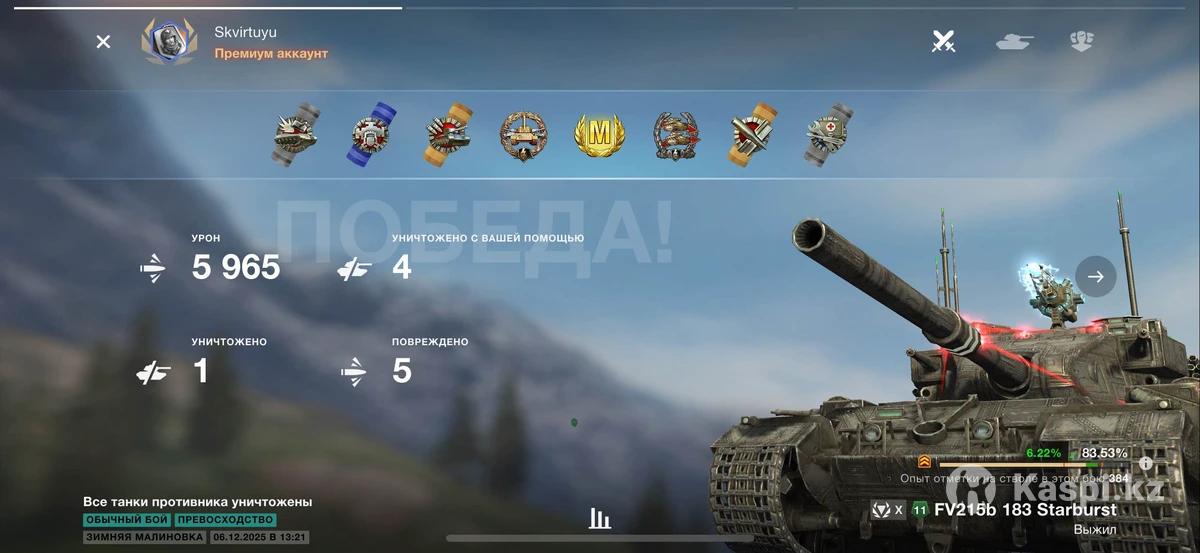The image size is (1200, 553).
Task: Close the battle results screen
Action: coord(103,42)
